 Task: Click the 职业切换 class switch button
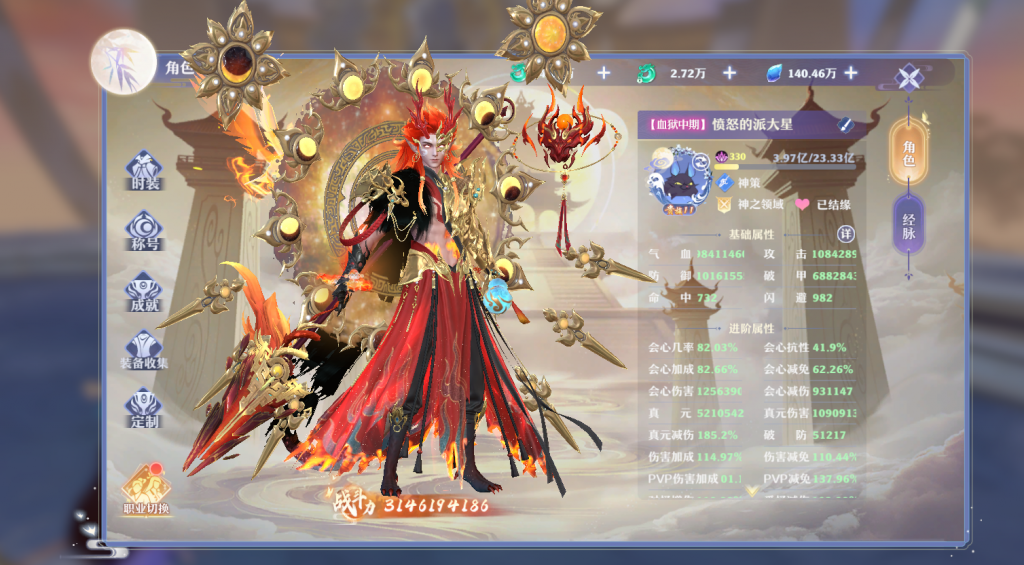click(146, 488)
